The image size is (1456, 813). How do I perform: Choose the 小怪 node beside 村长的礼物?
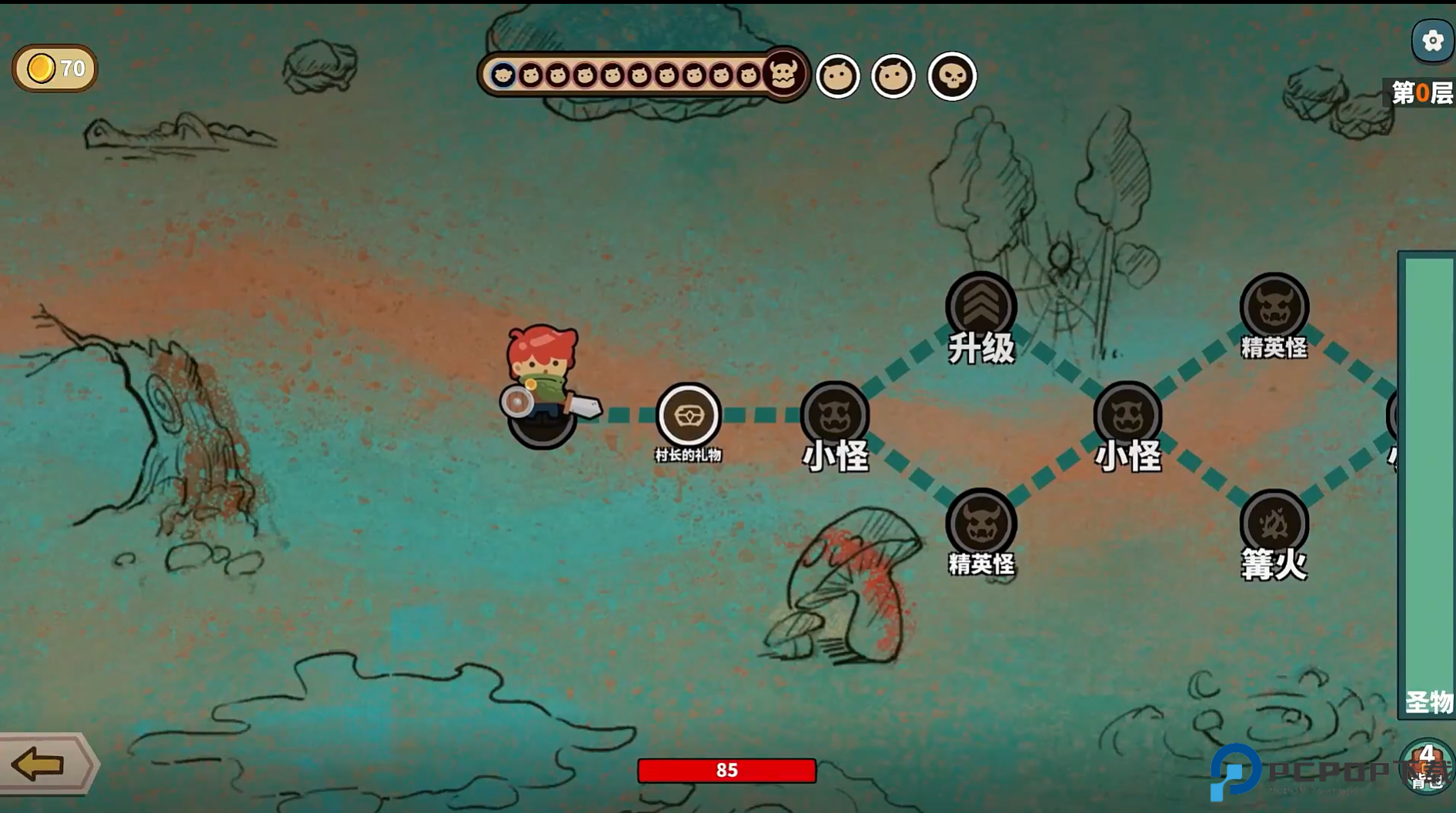[835, 416]
